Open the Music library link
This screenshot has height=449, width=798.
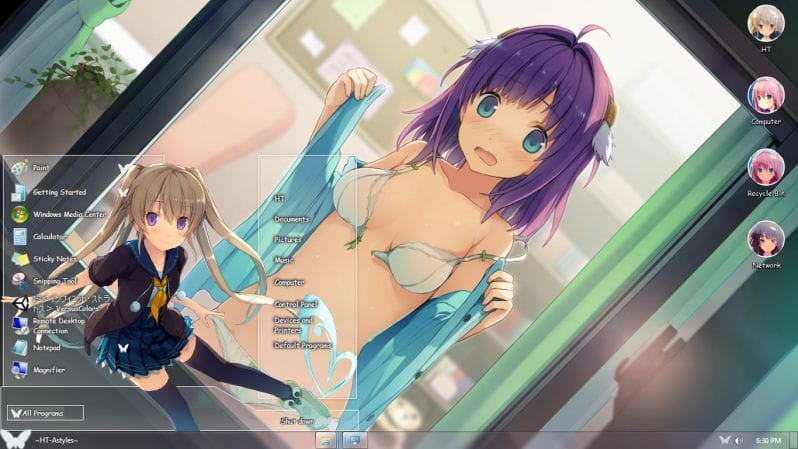pos(284,260)
